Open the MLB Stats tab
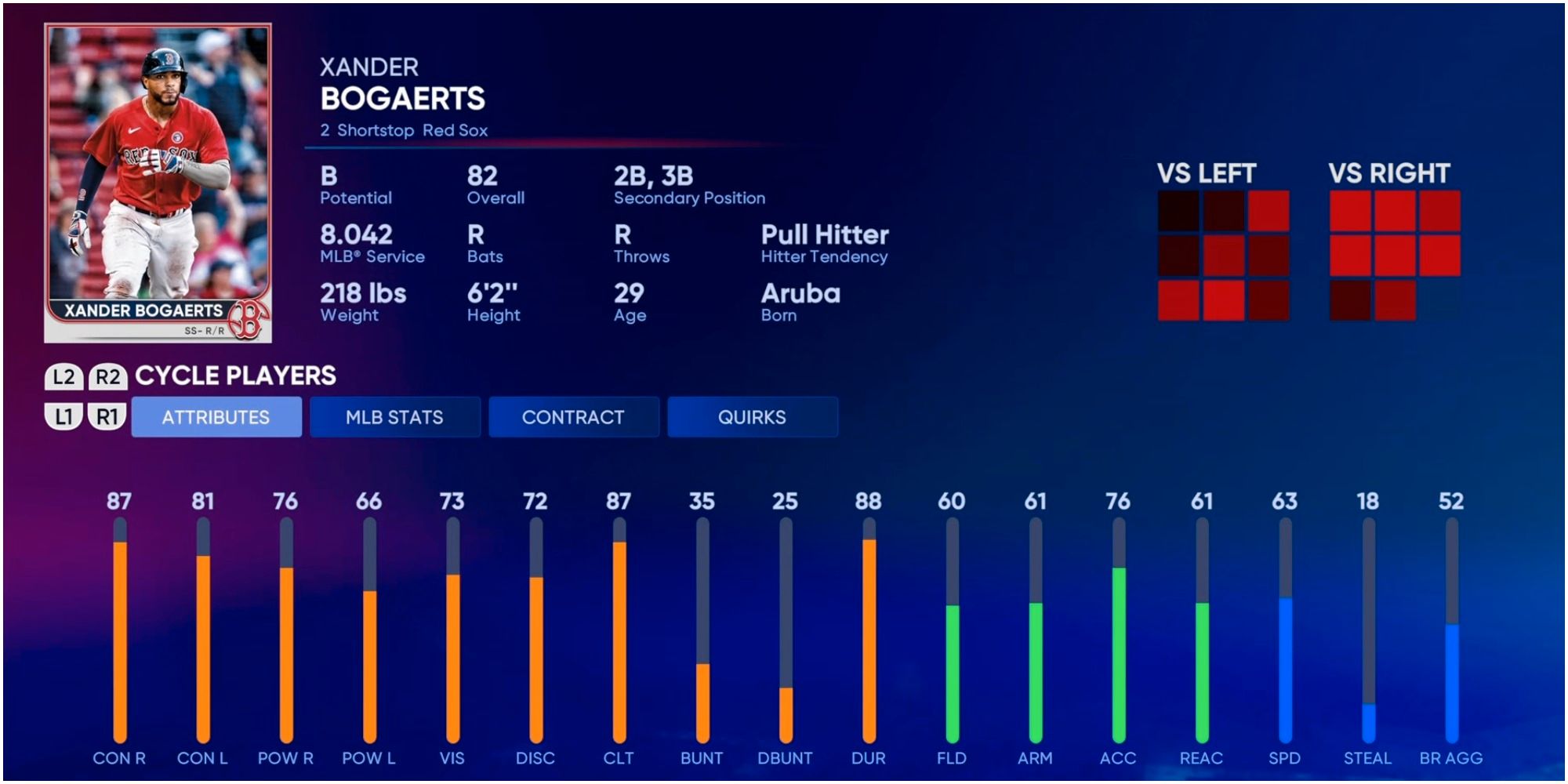 [394, 417]
